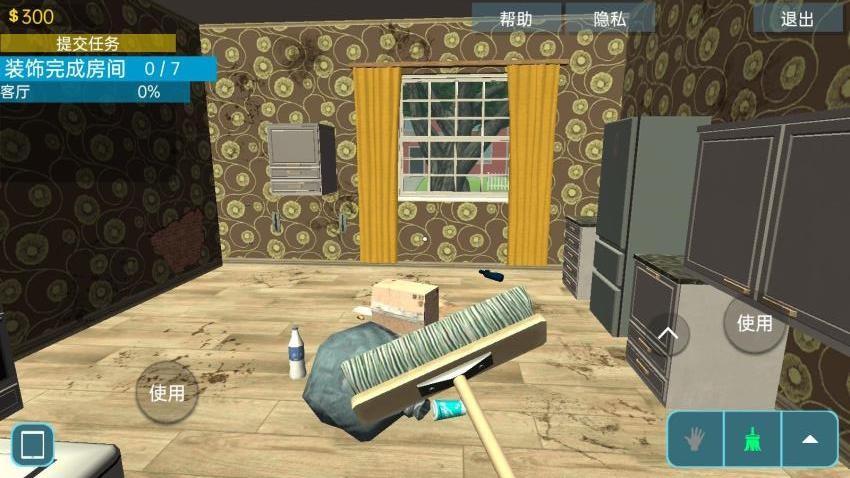This screenshot has width=850, height=478.
Task: Tap the left-side 使用 use button
Action: click(167, 393)
